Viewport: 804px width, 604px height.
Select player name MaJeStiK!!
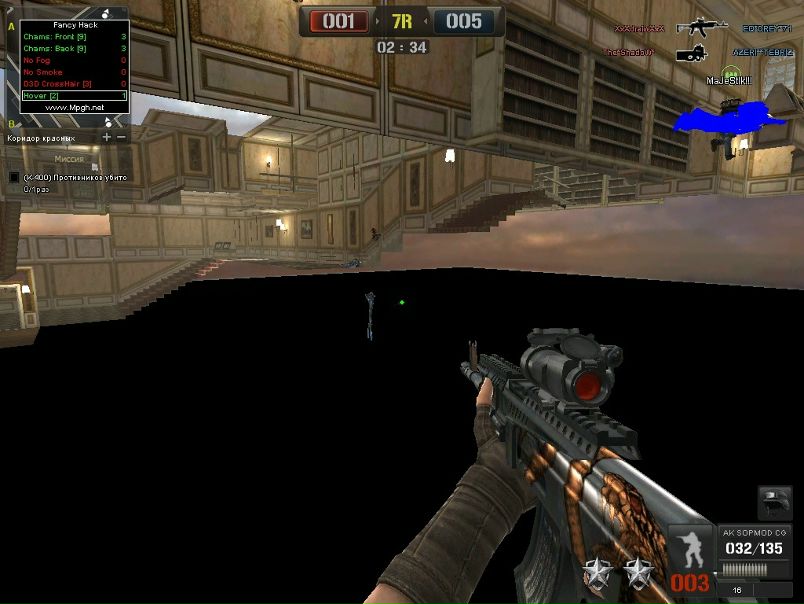click(x=728, y=80)
